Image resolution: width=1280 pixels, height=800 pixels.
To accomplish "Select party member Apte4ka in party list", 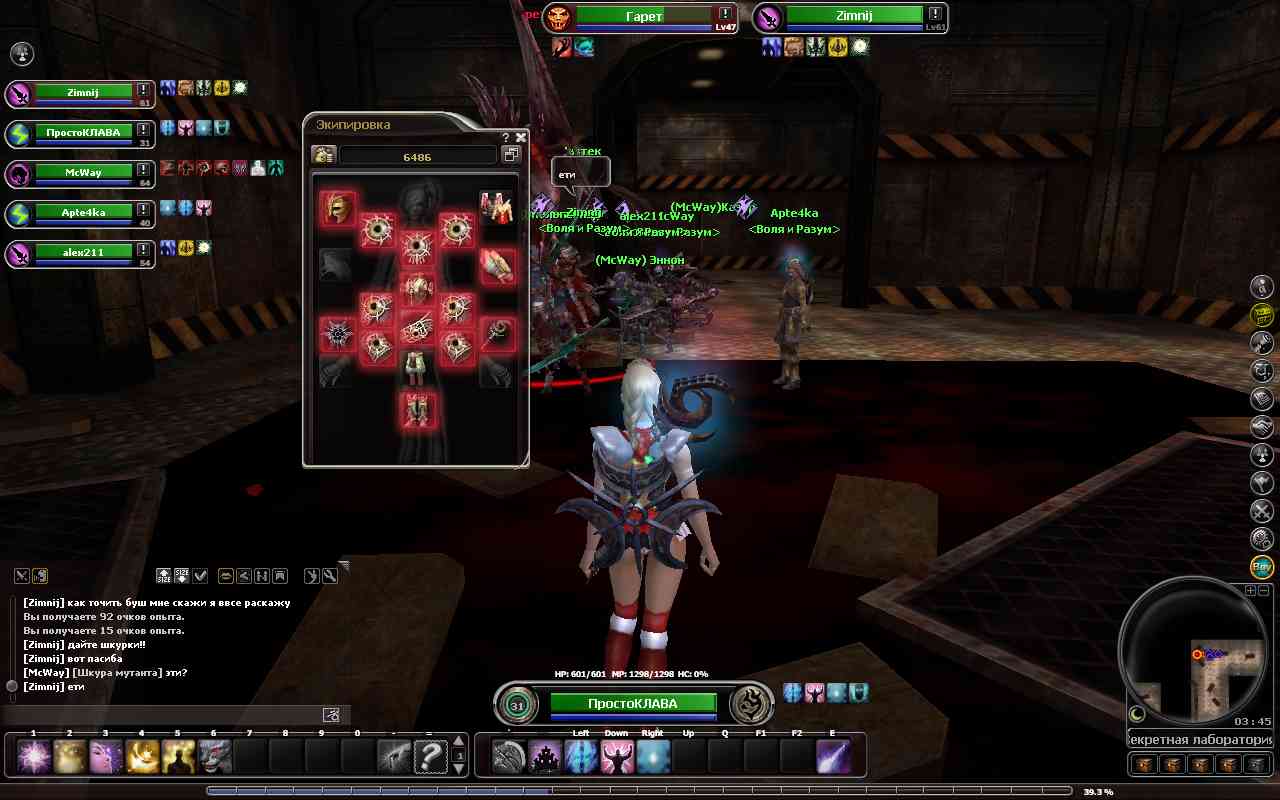I will coord(84,212).
